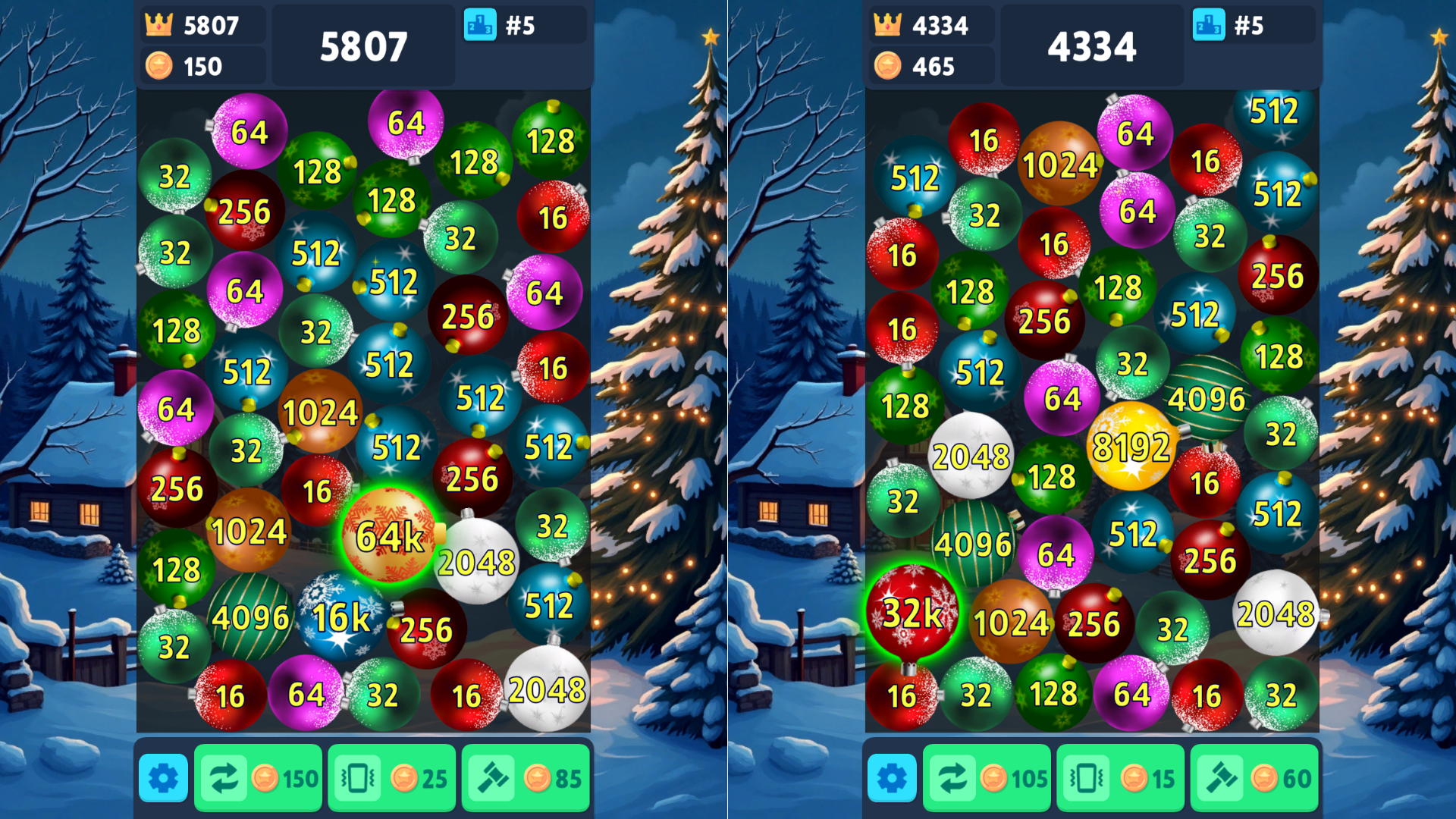Viewport: 1456px width, 819px height.
Task: Use the shake booster costing 25 coins
Action: coord(391,777)
